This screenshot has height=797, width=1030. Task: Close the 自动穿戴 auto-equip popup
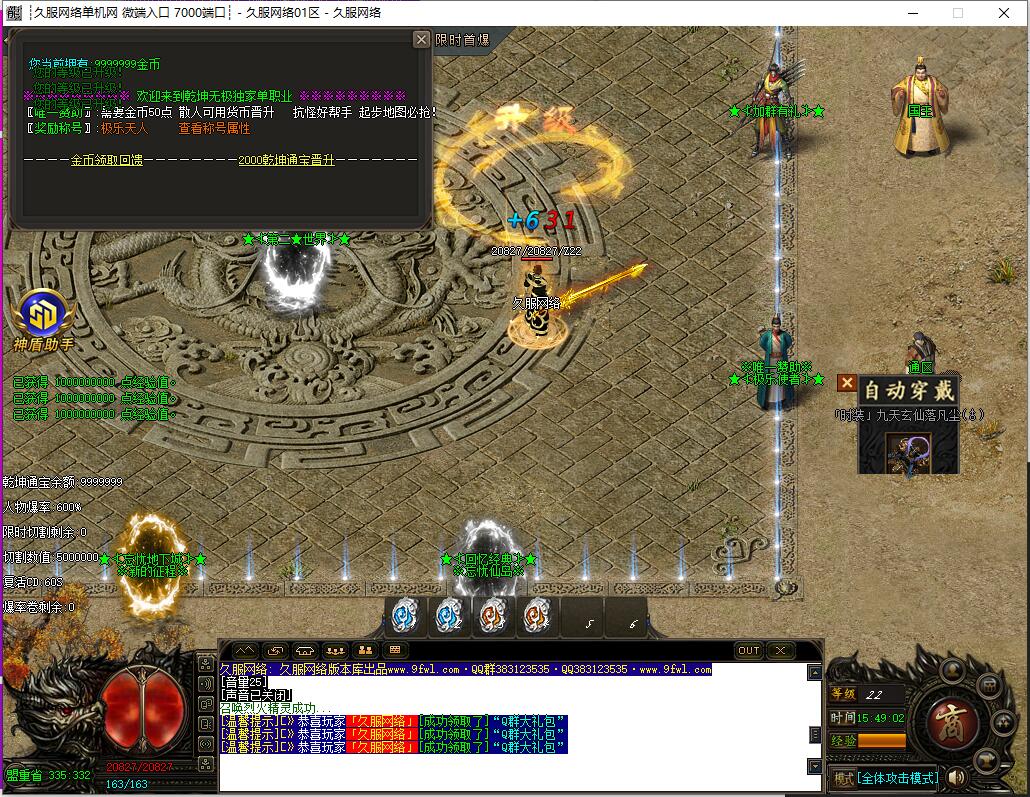(x=846, y=383)
